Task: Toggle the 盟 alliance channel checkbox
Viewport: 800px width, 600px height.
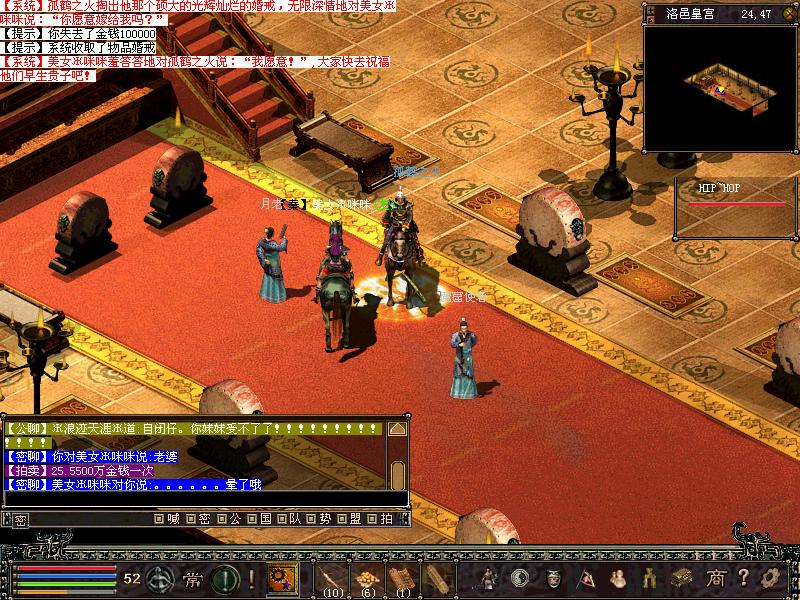Action: tap(340, 519)
